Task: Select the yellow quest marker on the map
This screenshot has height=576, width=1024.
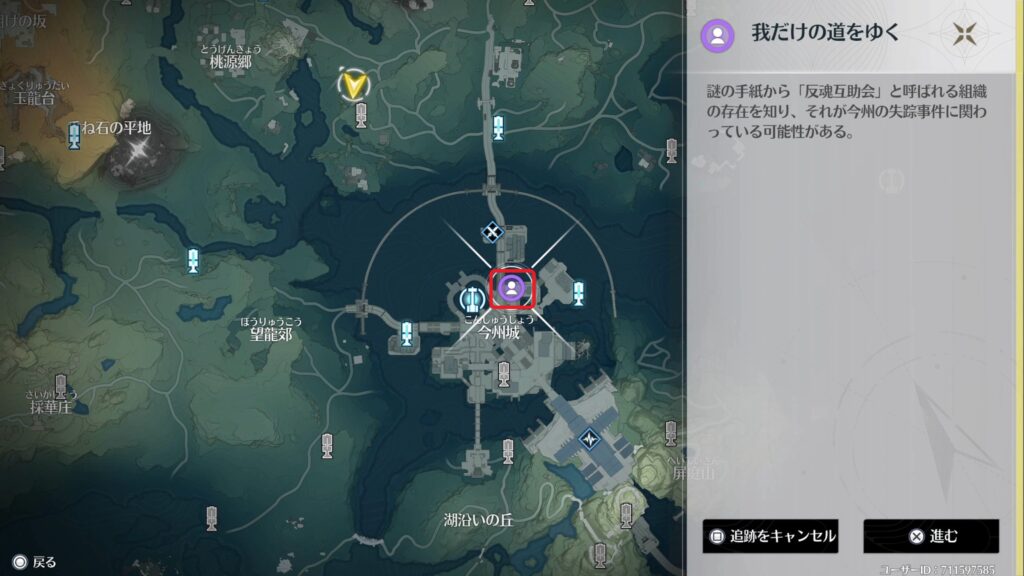Action: tap(352, 85)
